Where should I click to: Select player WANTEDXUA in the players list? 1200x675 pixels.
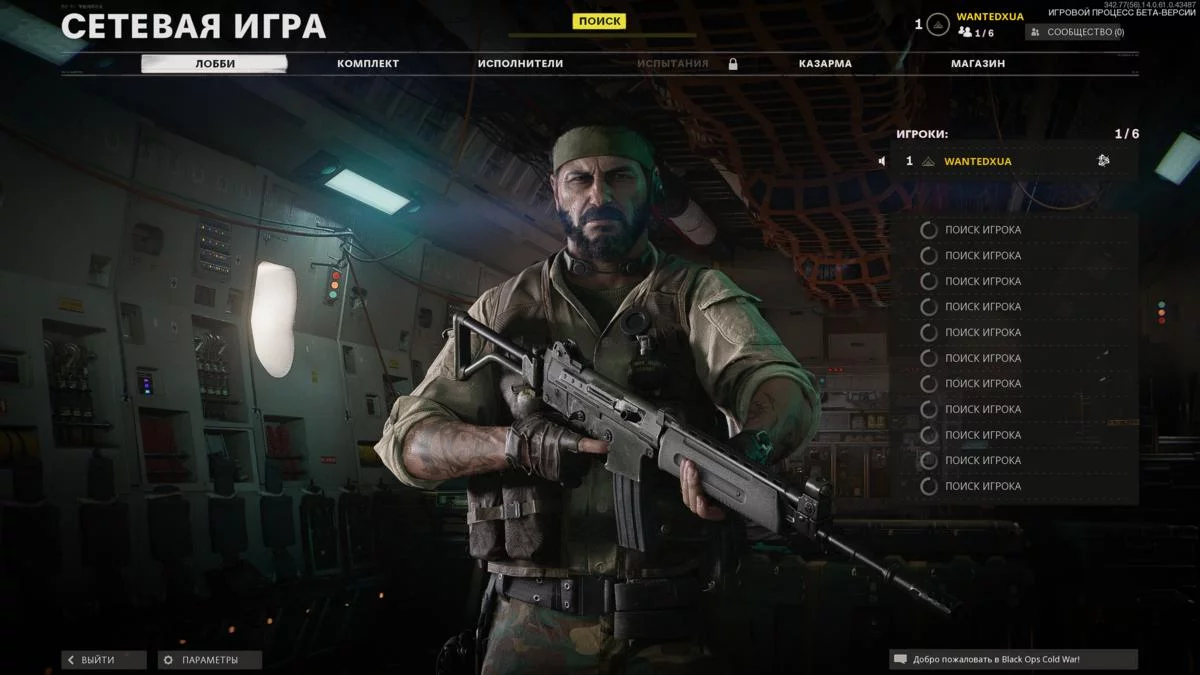coord(978,161)
